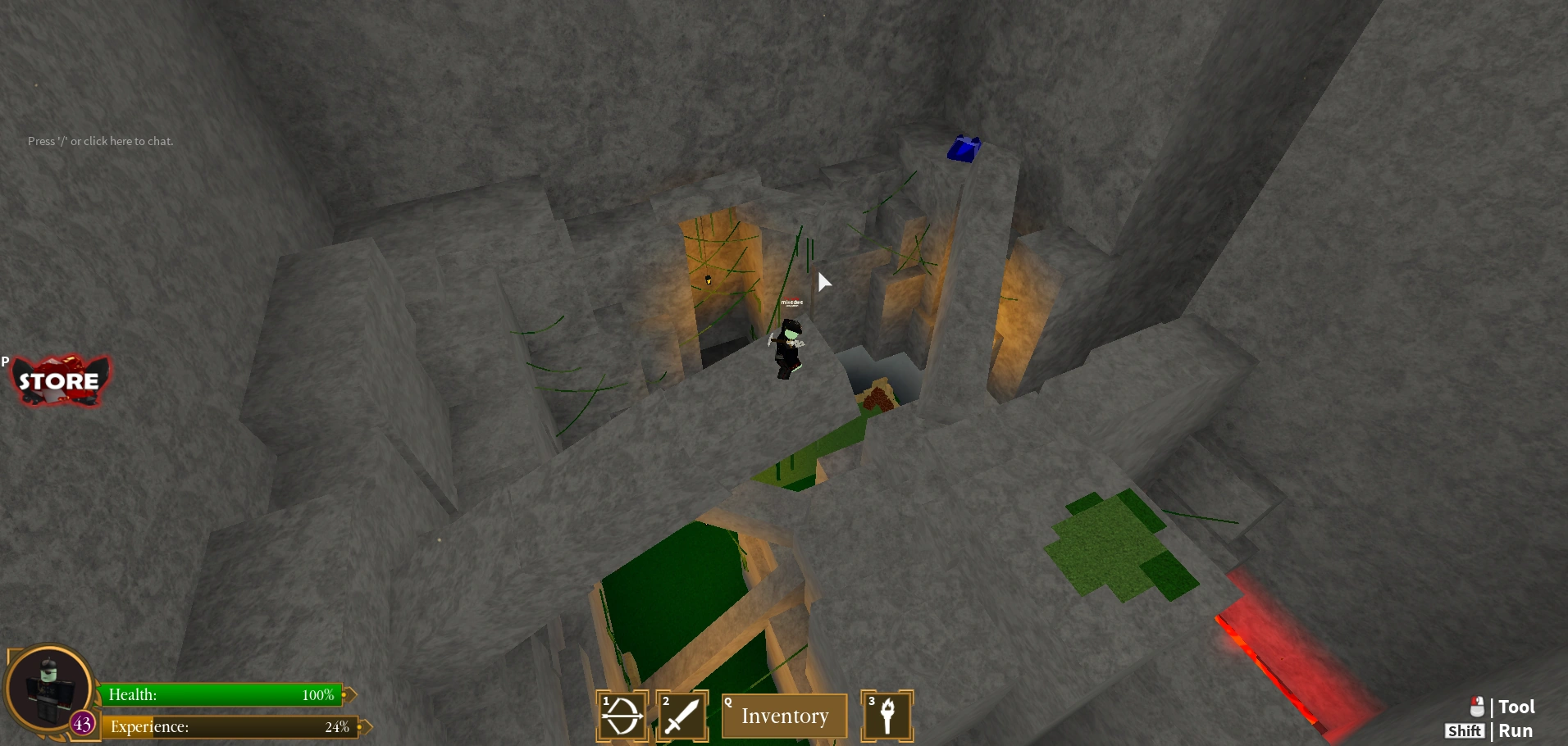Viewport: 1568px width, 746px height.
Task: Click the P label beside the store
Action: (x=3, y=361)
